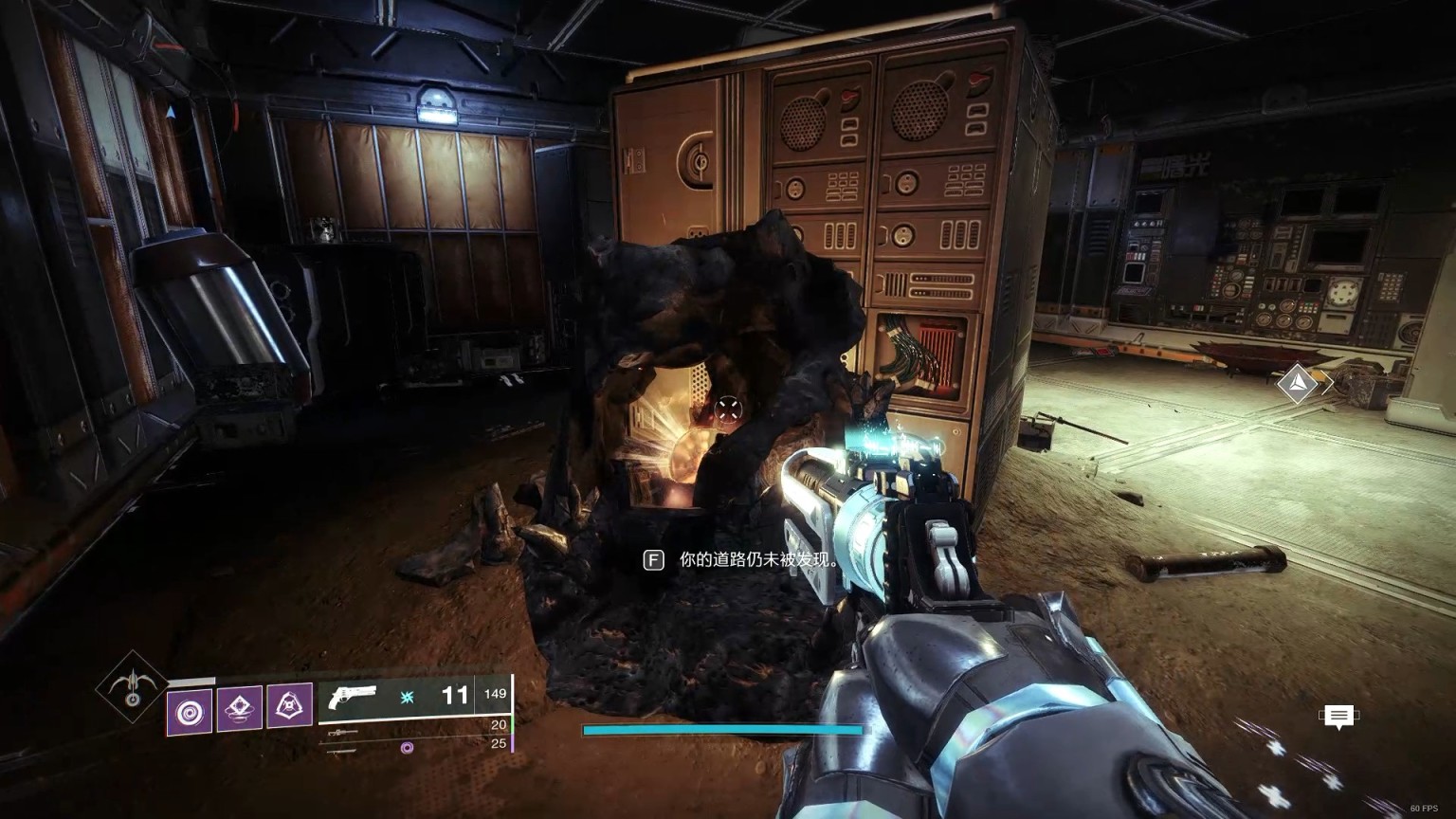Select the equipped hand cannon weapon icon
Viewport: 1456px width, 819px height.
[352, 698]
